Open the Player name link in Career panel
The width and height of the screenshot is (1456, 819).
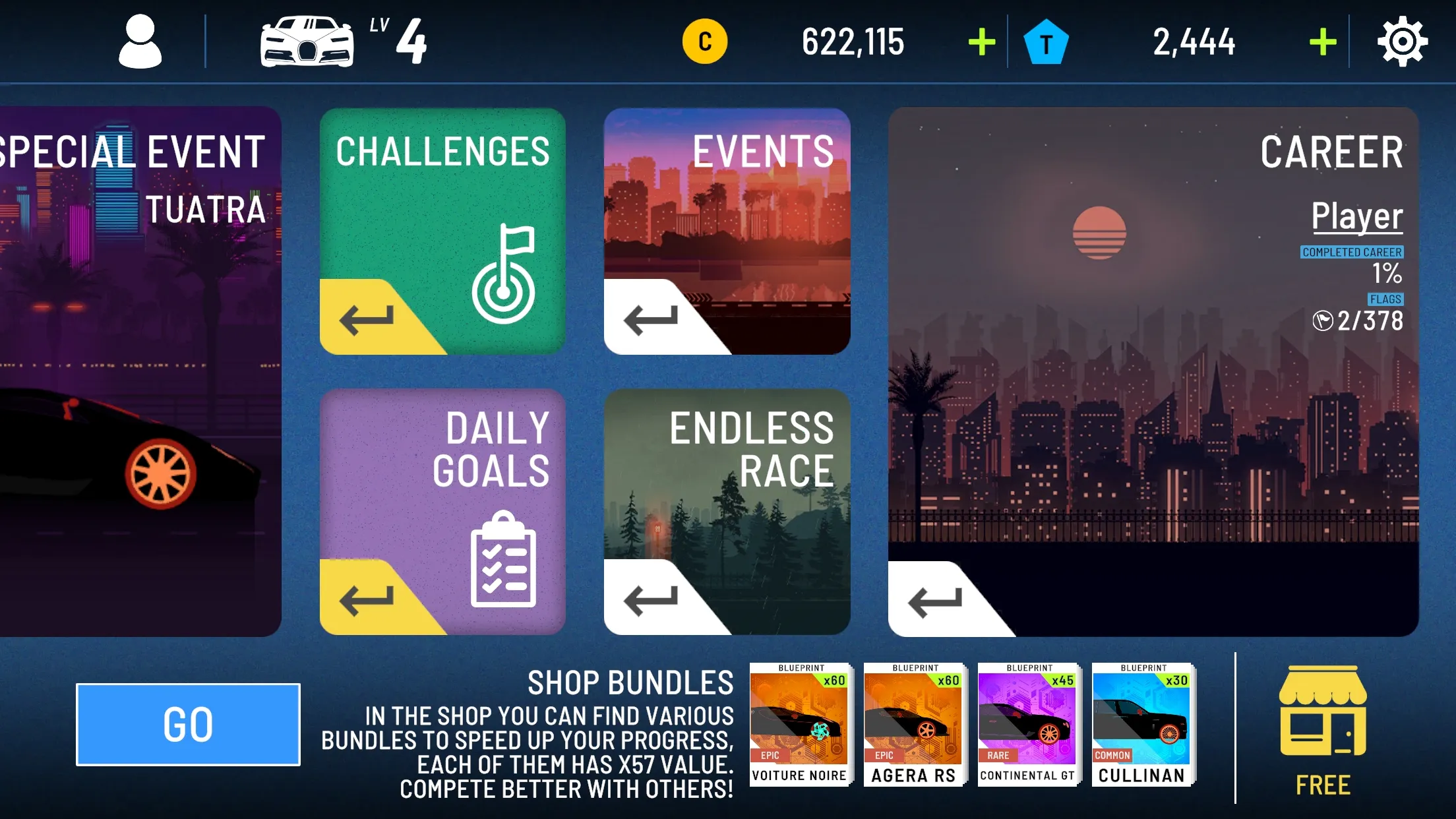pos(1357,215)
